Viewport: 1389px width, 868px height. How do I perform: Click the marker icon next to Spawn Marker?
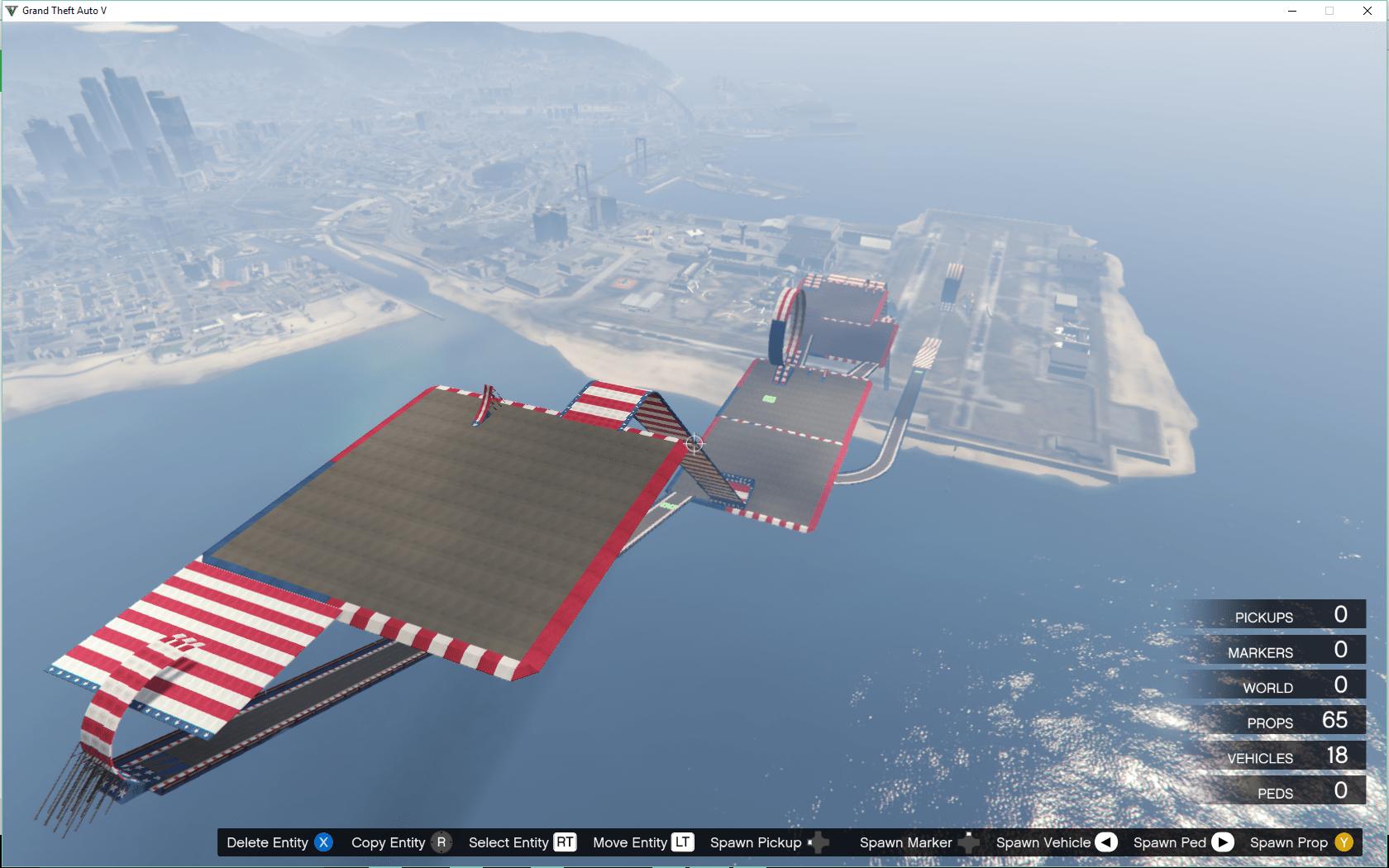point(967,842)
